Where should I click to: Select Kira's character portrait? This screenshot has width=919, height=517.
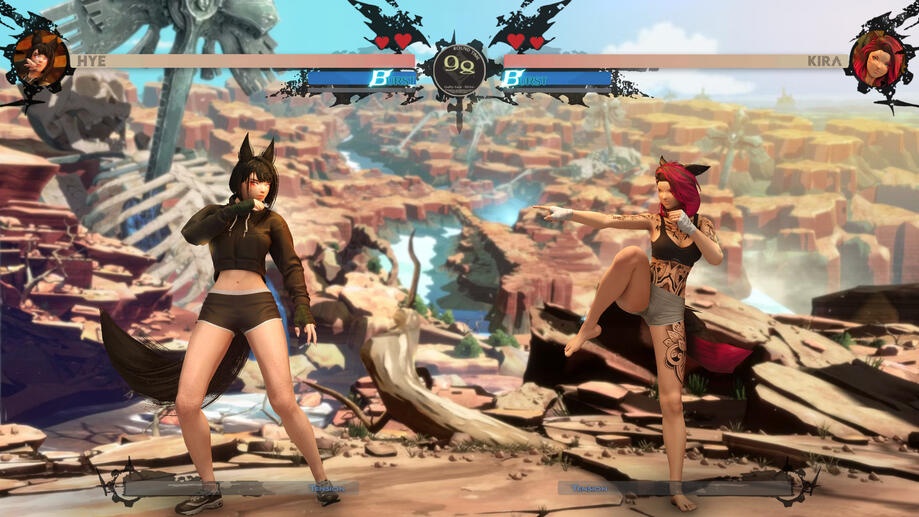click(x=876, y=58)
